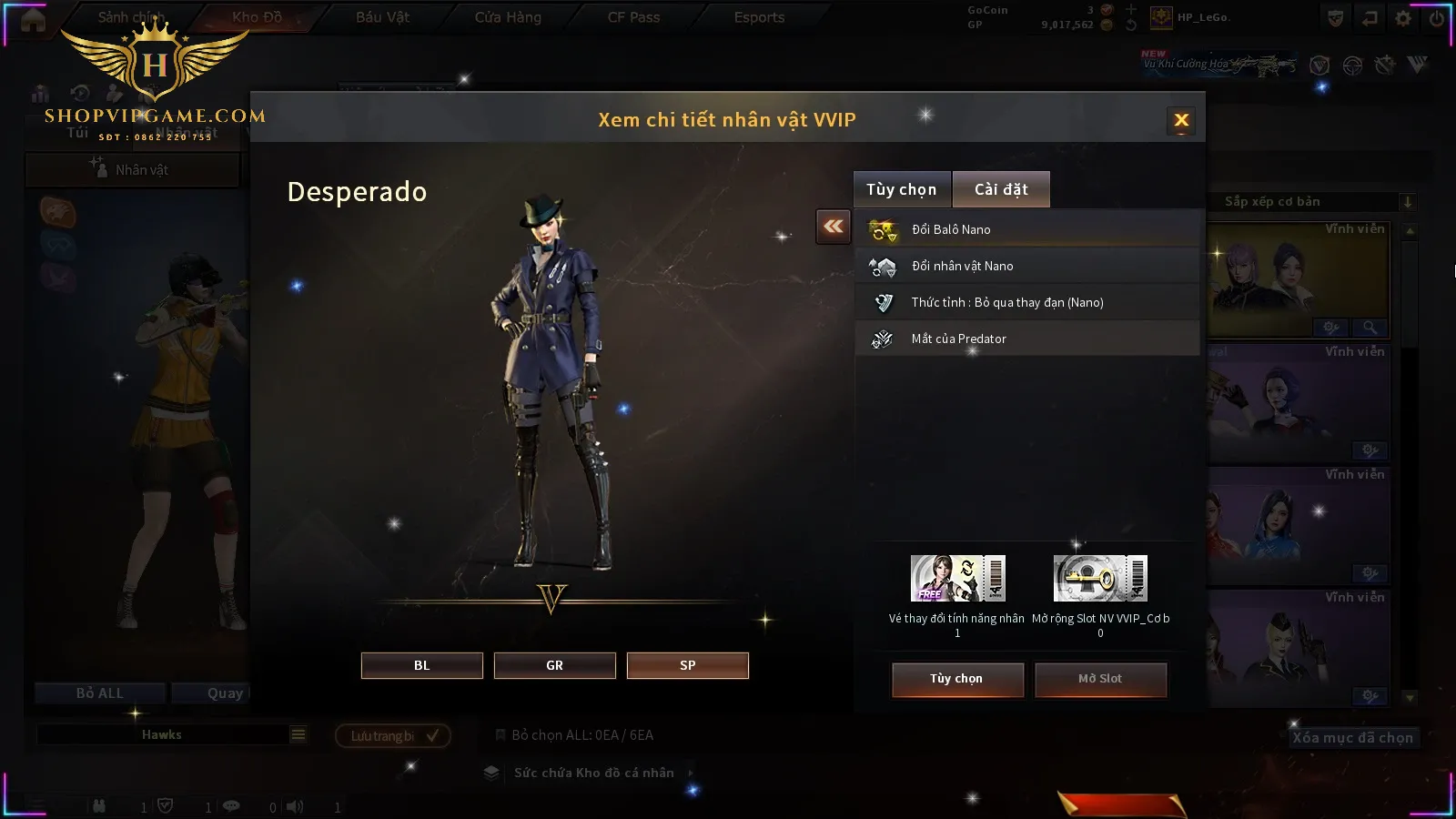
Task: Collapse panel with the double-arrow button
Action: click(x=834, y=227)
